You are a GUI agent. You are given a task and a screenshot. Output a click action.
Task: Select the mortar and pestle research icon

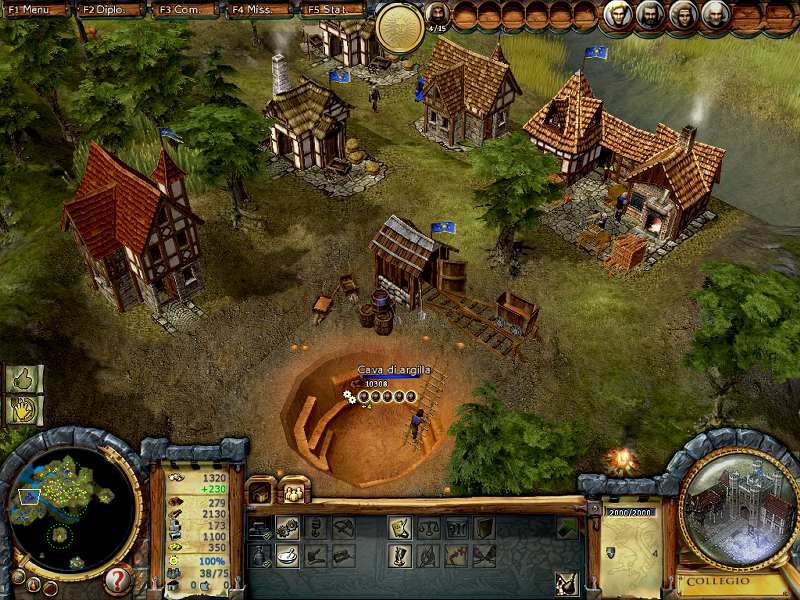pos(287,553)
